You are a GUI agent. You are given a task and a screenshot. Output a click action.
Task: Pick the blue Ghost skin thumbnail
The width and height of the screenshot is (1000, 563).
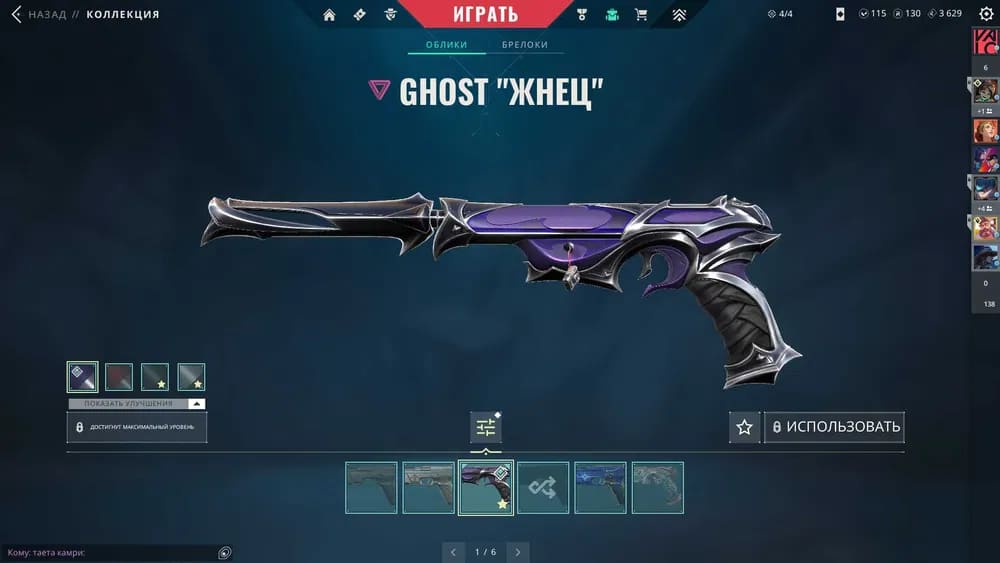(600, 488)
